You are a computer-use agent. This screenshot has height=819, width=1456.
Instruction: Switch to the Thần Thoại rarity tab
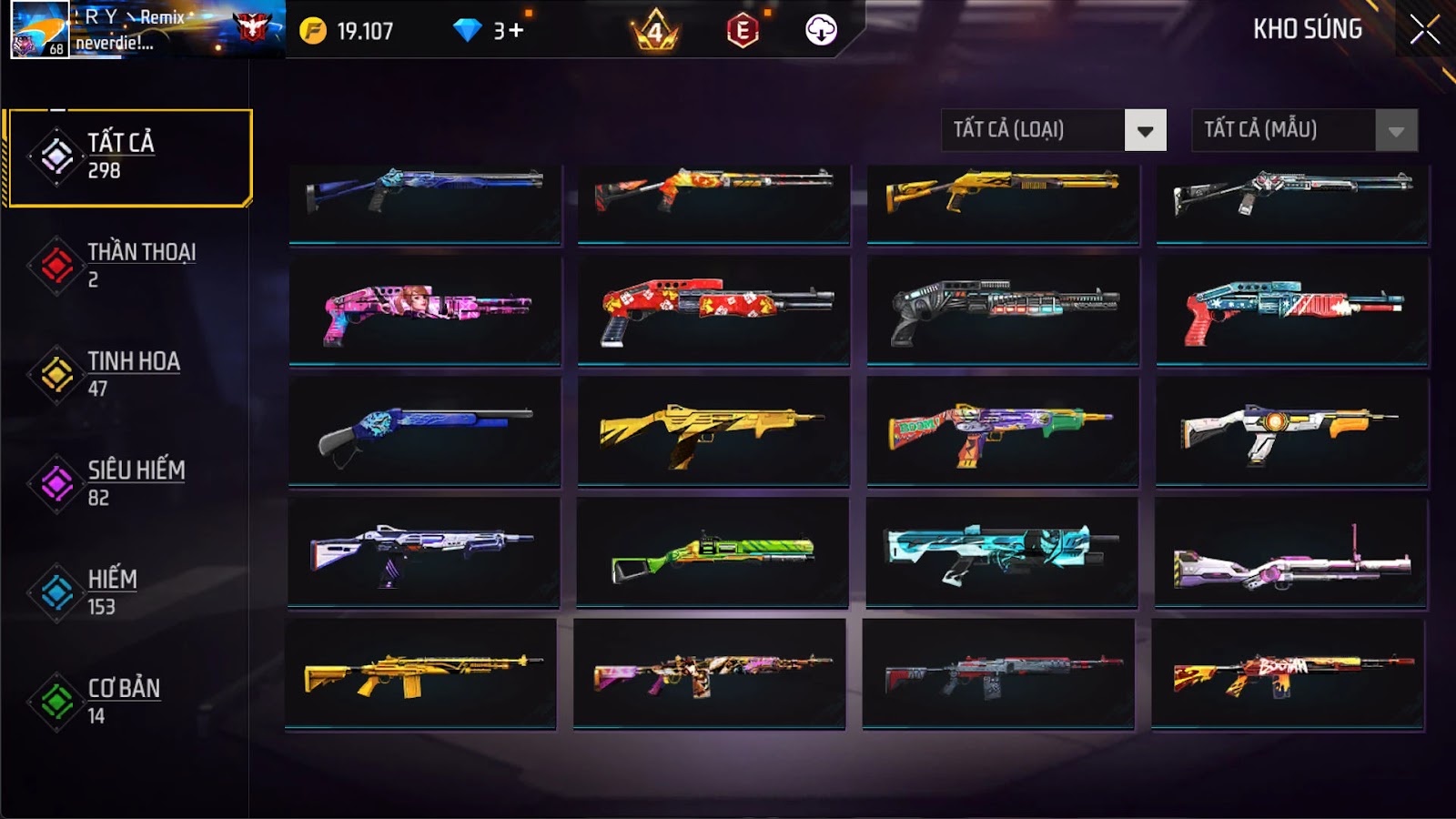127,265
